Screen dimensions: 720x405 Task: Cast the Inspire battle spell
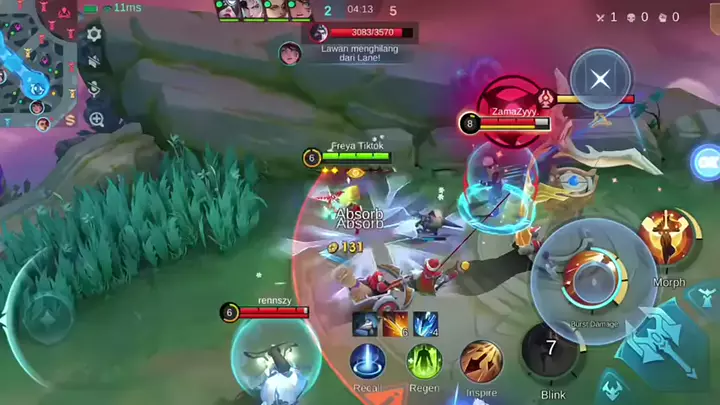point(481,361)
